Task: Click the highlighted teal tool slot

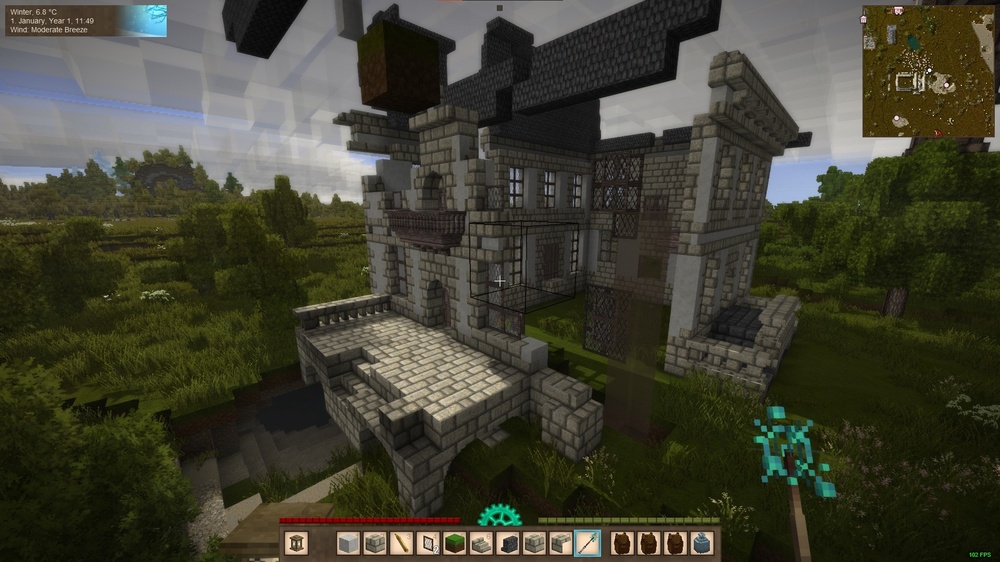Action: pyautogui.click(x=588, y=543)
